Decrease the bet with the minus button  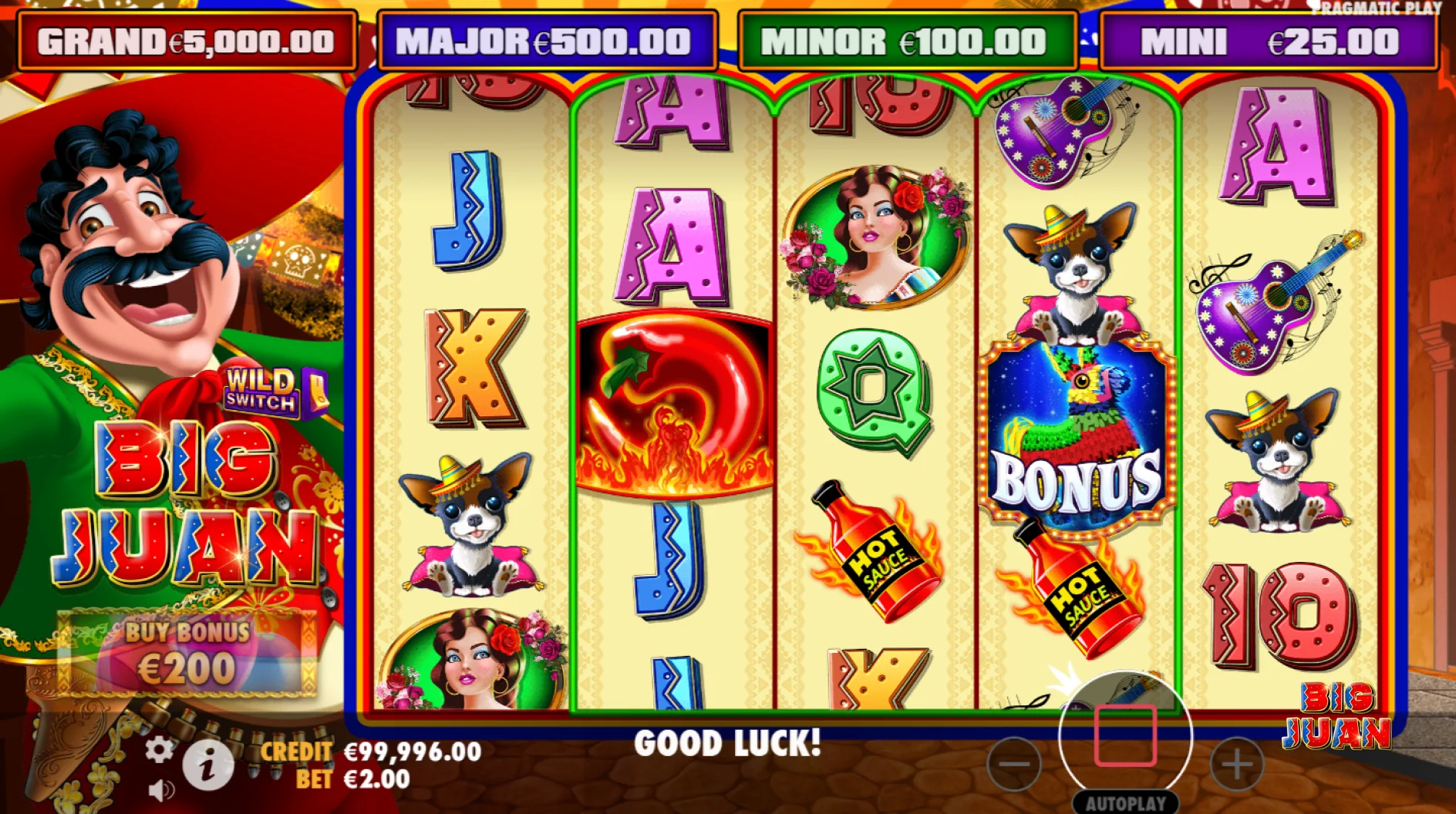point(1013,764)
